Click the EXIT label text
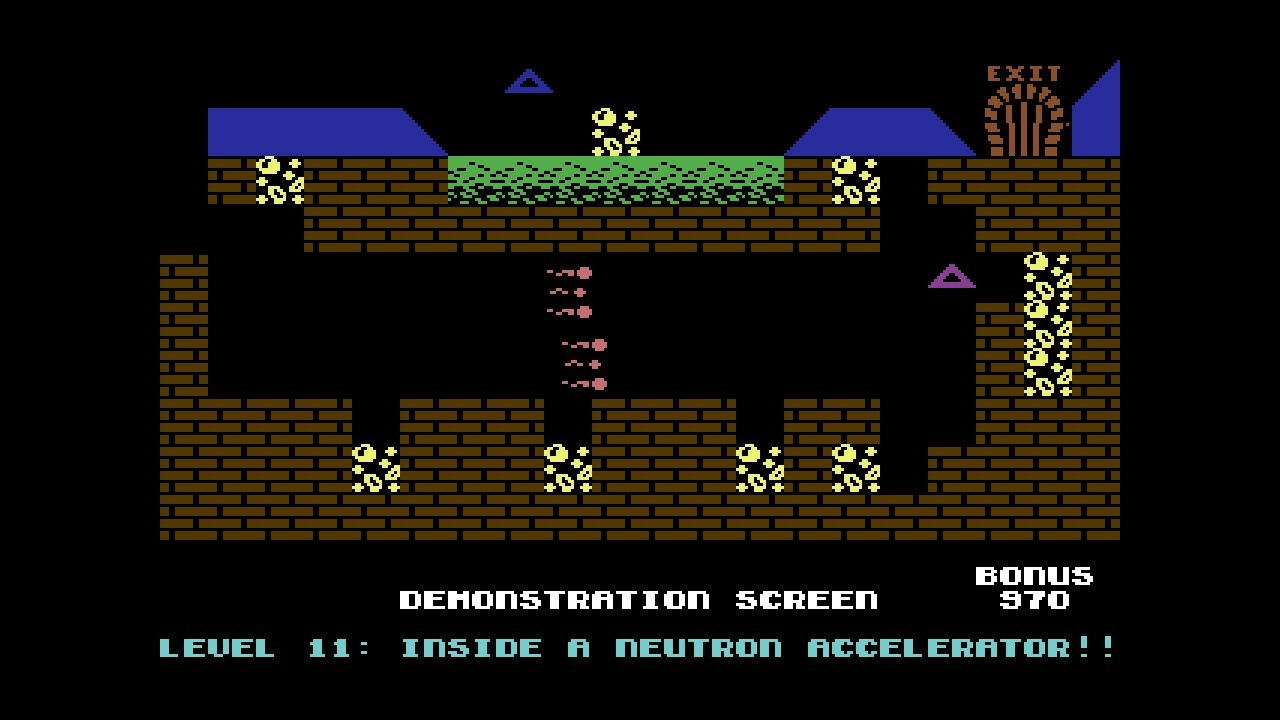The image size is (1280, 720). pos(1022,70)
